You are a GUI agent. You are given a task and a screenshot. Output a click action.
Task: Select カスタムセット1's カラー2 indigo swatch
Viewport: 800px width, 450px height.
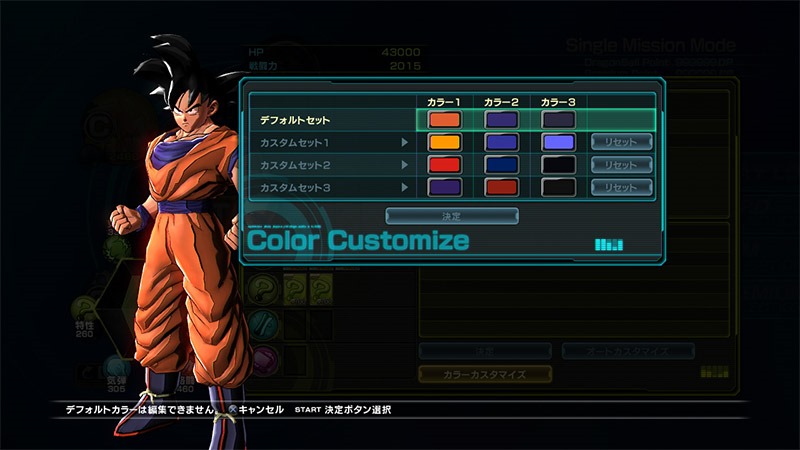(x=500, y=142)
